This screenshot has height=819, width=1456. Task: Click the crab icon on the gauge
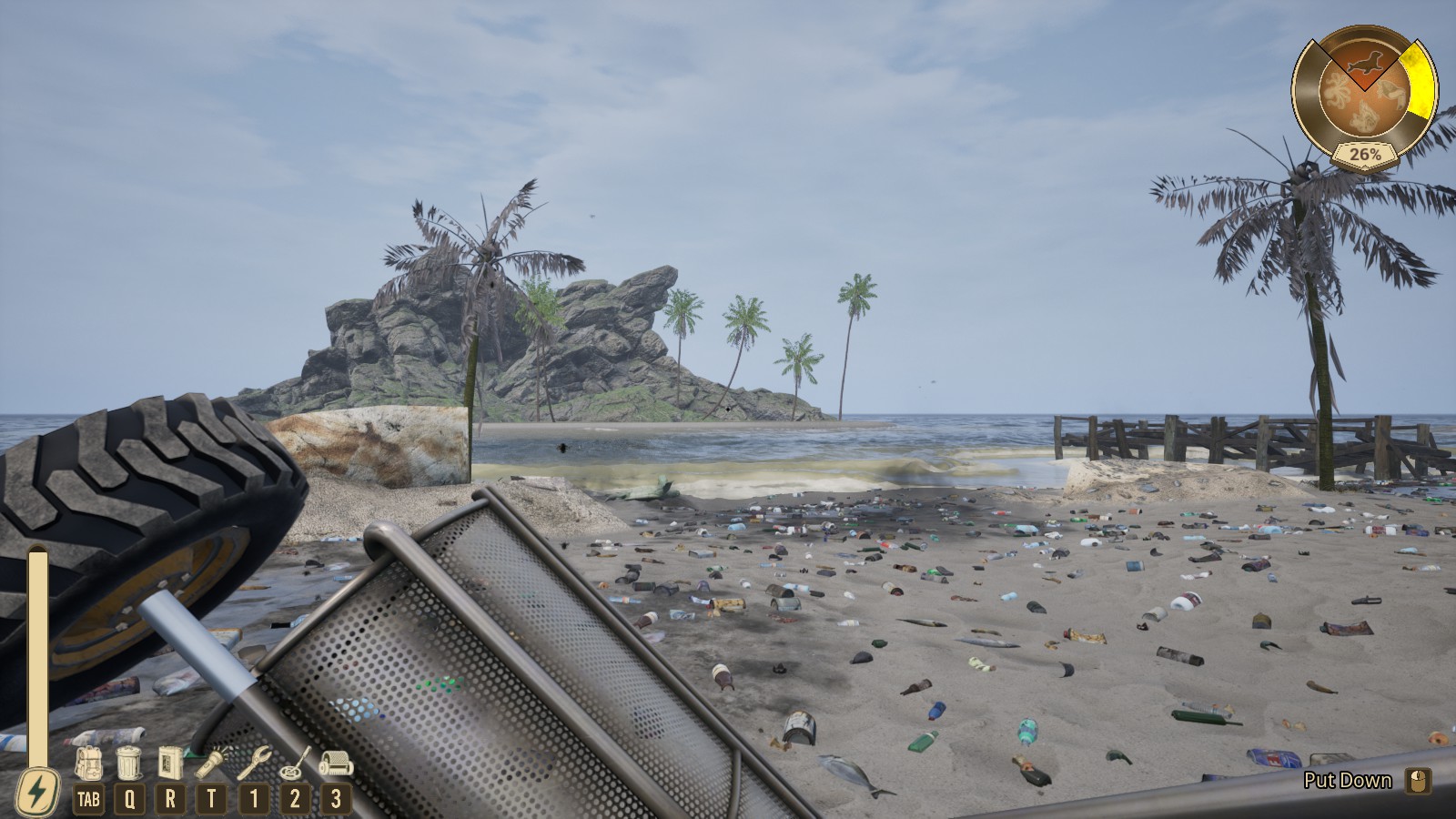[1367, 115]
